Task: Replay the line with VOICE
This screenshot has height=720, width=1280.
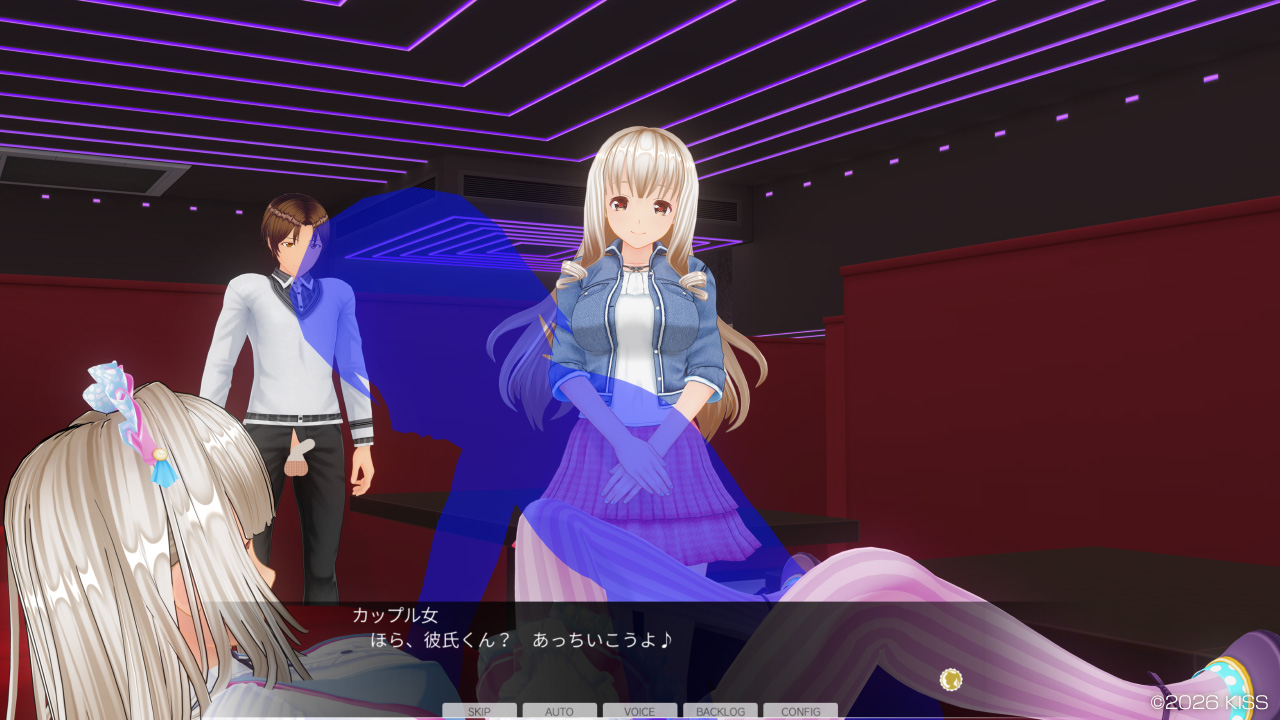Action: [x=639, y=711]
